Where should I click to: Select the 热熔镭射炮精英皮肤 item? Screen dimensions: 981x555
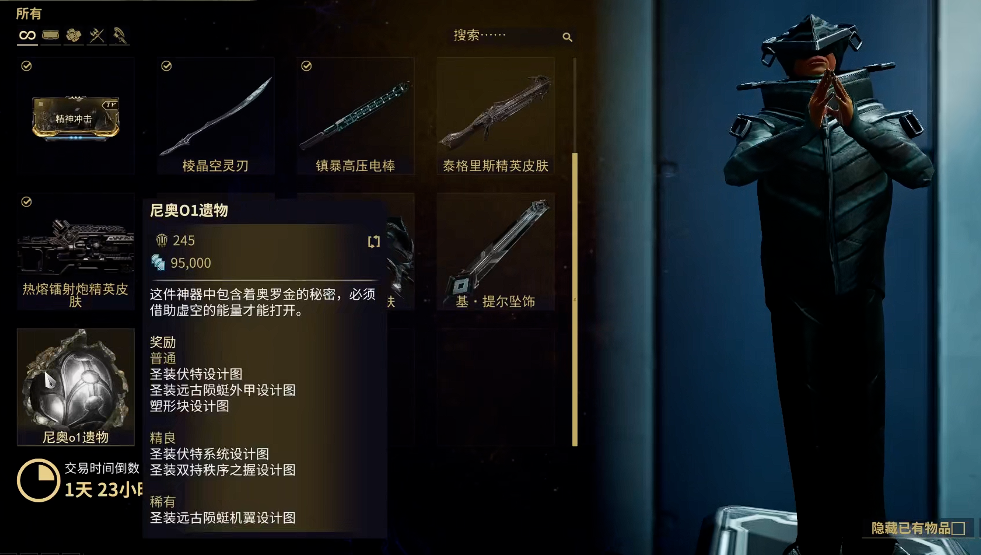75,250
